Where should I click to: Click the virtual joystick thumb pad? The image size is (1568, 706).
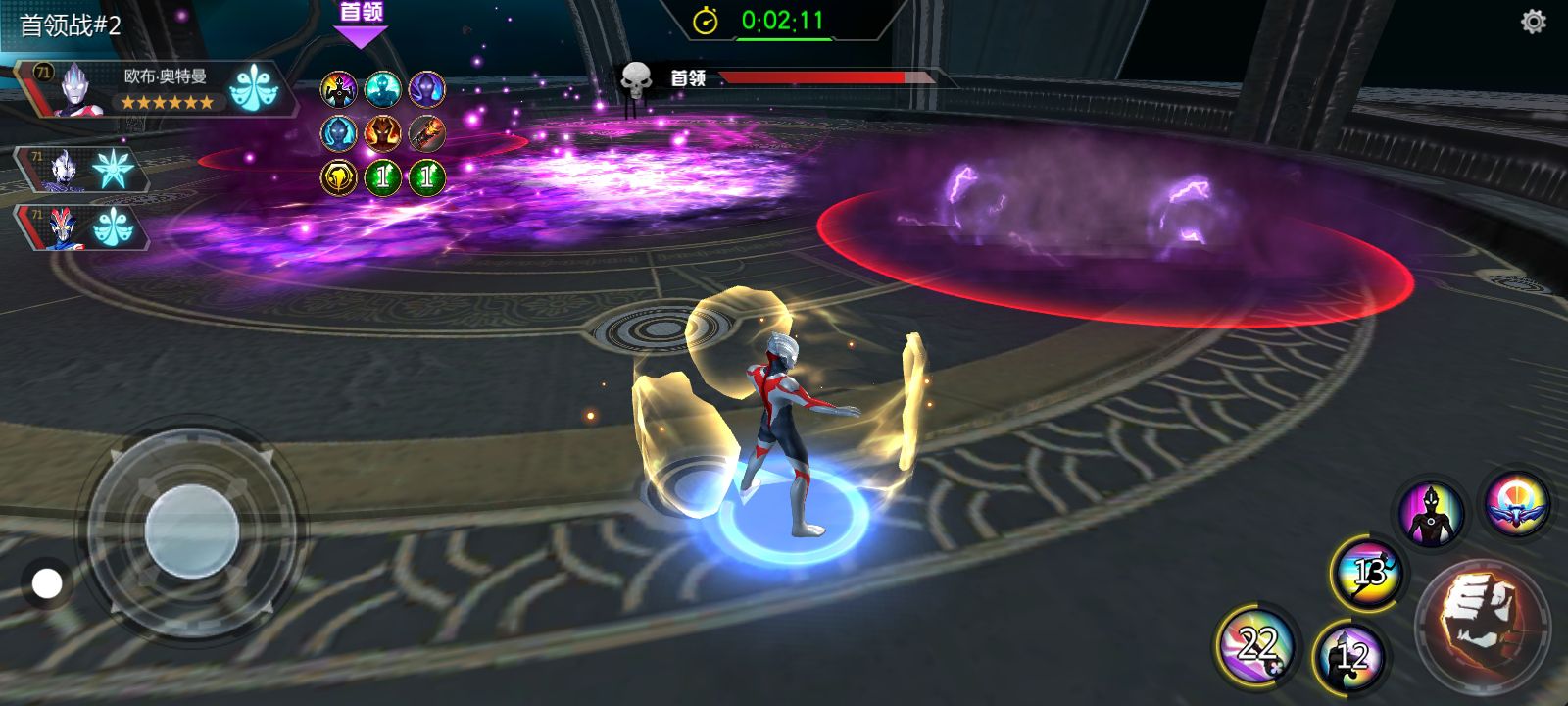click(x=192, y=530)
